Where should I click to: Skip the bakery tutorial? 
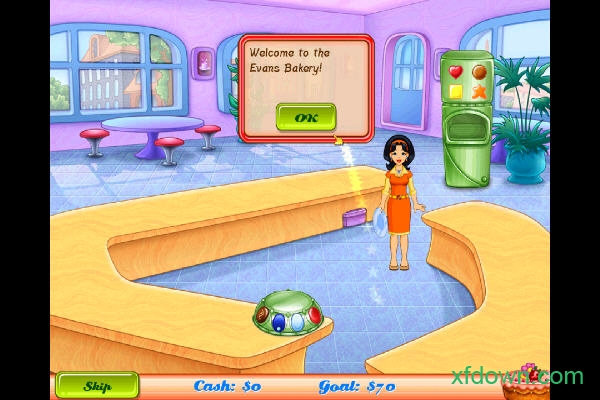tap(97, 386)
